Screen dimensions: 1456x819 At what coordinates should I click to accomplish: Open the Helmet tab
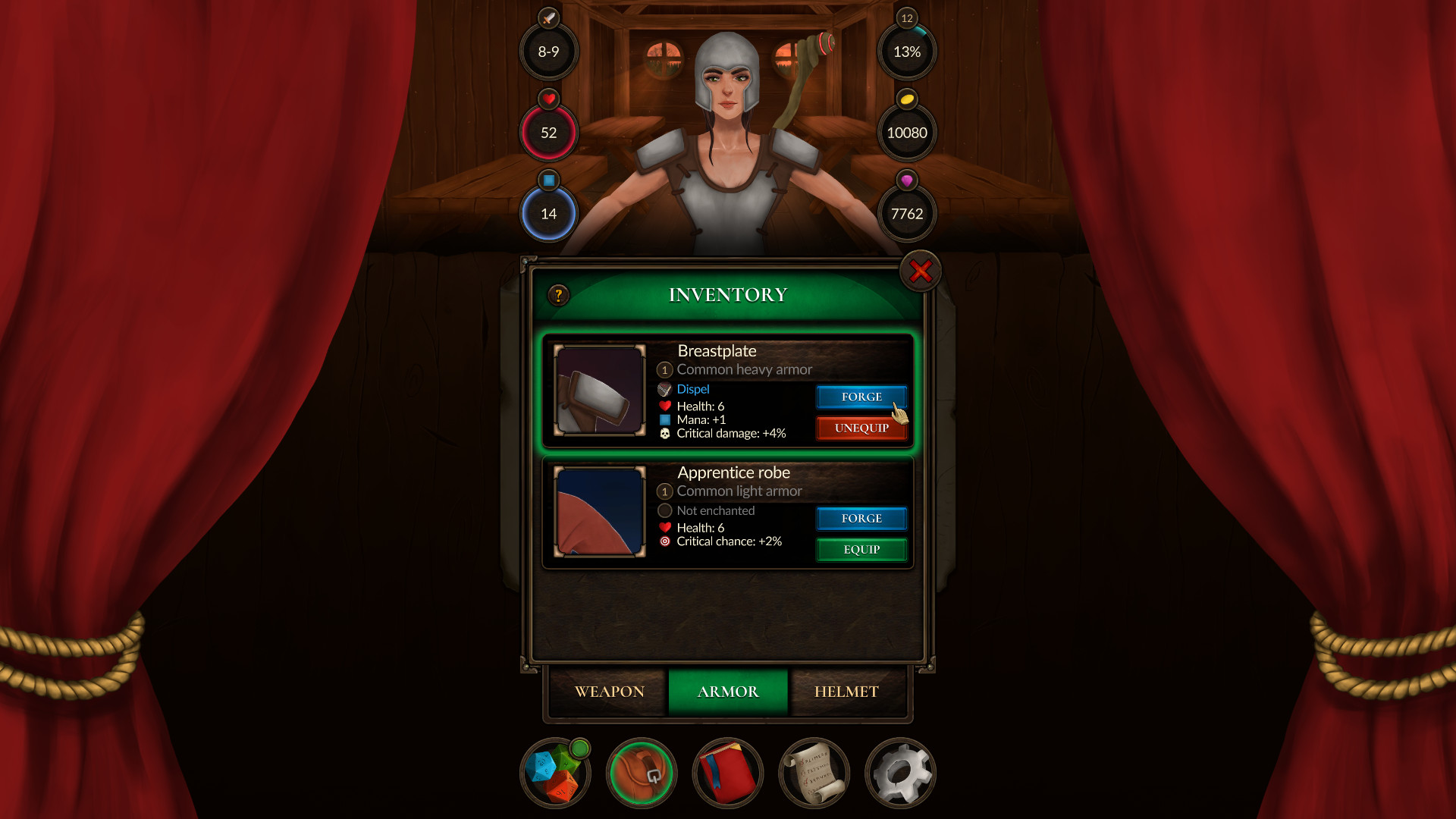847,691
